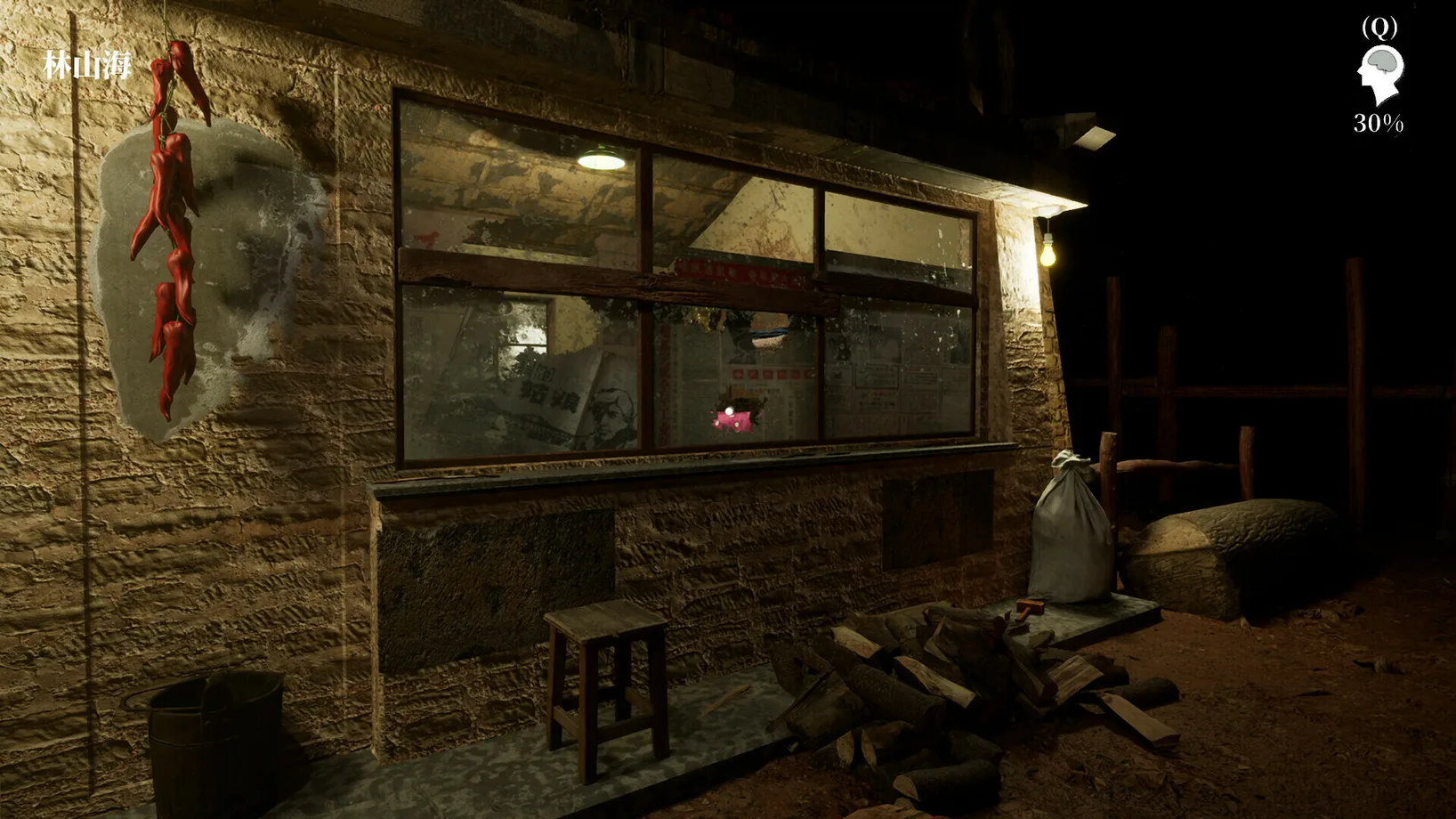Open the brain memory icon
Screen dimensions: 1456x819
point(1379,75)
